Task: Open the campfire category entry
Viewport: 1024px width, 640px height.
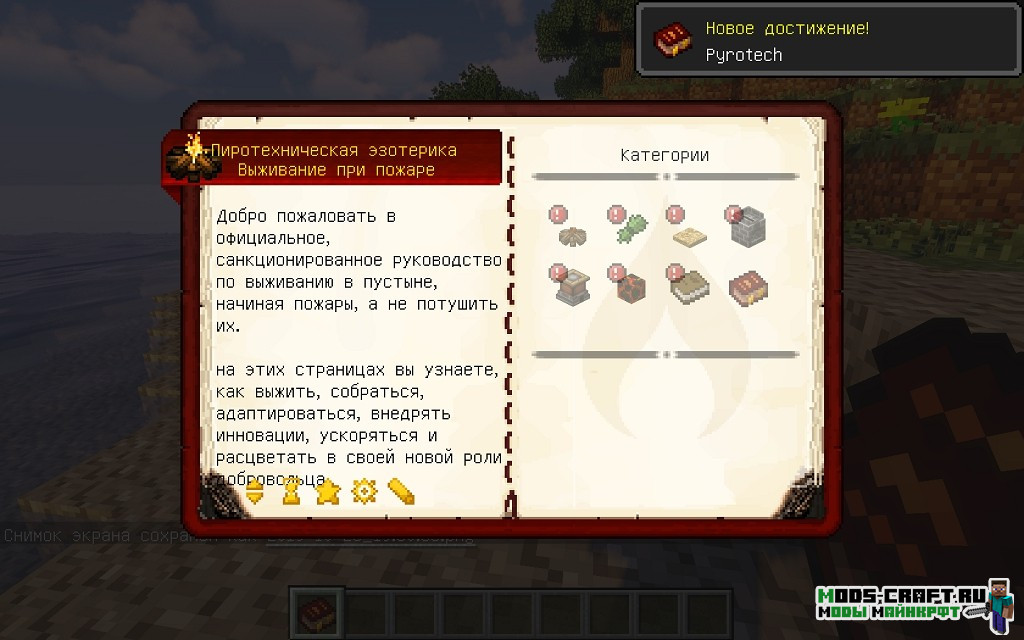Action: pyautogui.click(x=573, y=234)
